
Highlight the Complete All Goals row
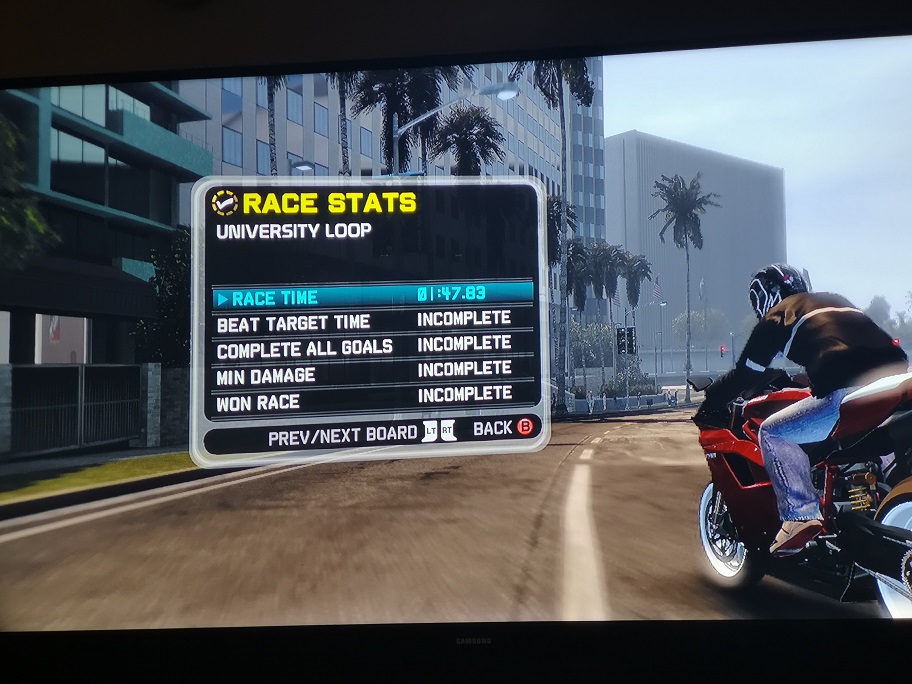pyautogui.click(x=372, y=347)
